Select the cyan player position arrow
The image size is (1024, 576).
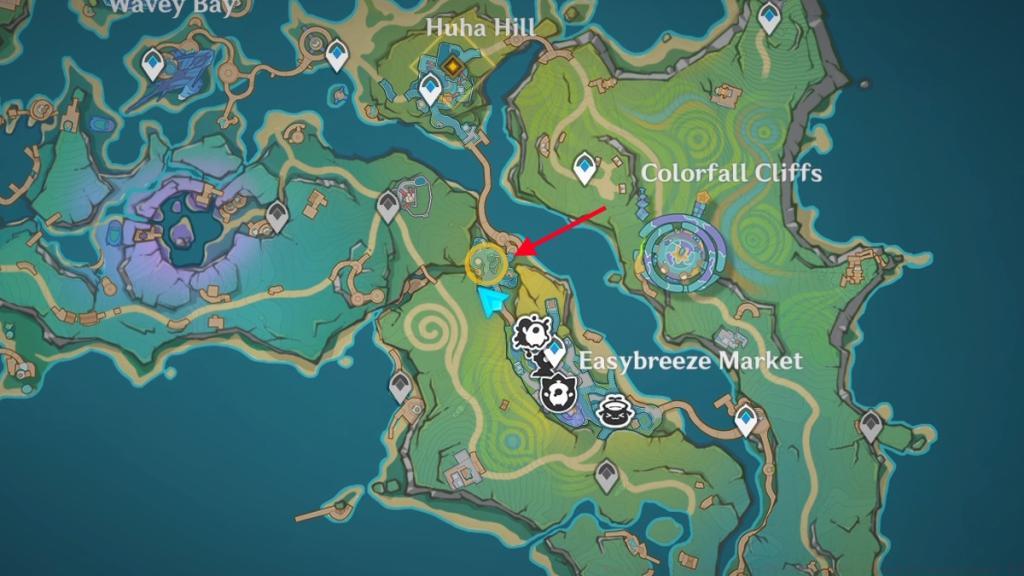492,300
